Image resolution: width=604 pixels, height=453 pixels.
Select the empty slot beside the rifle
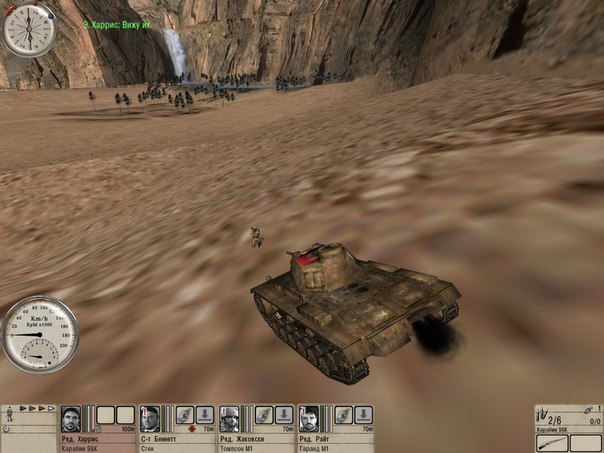(585, 441)
